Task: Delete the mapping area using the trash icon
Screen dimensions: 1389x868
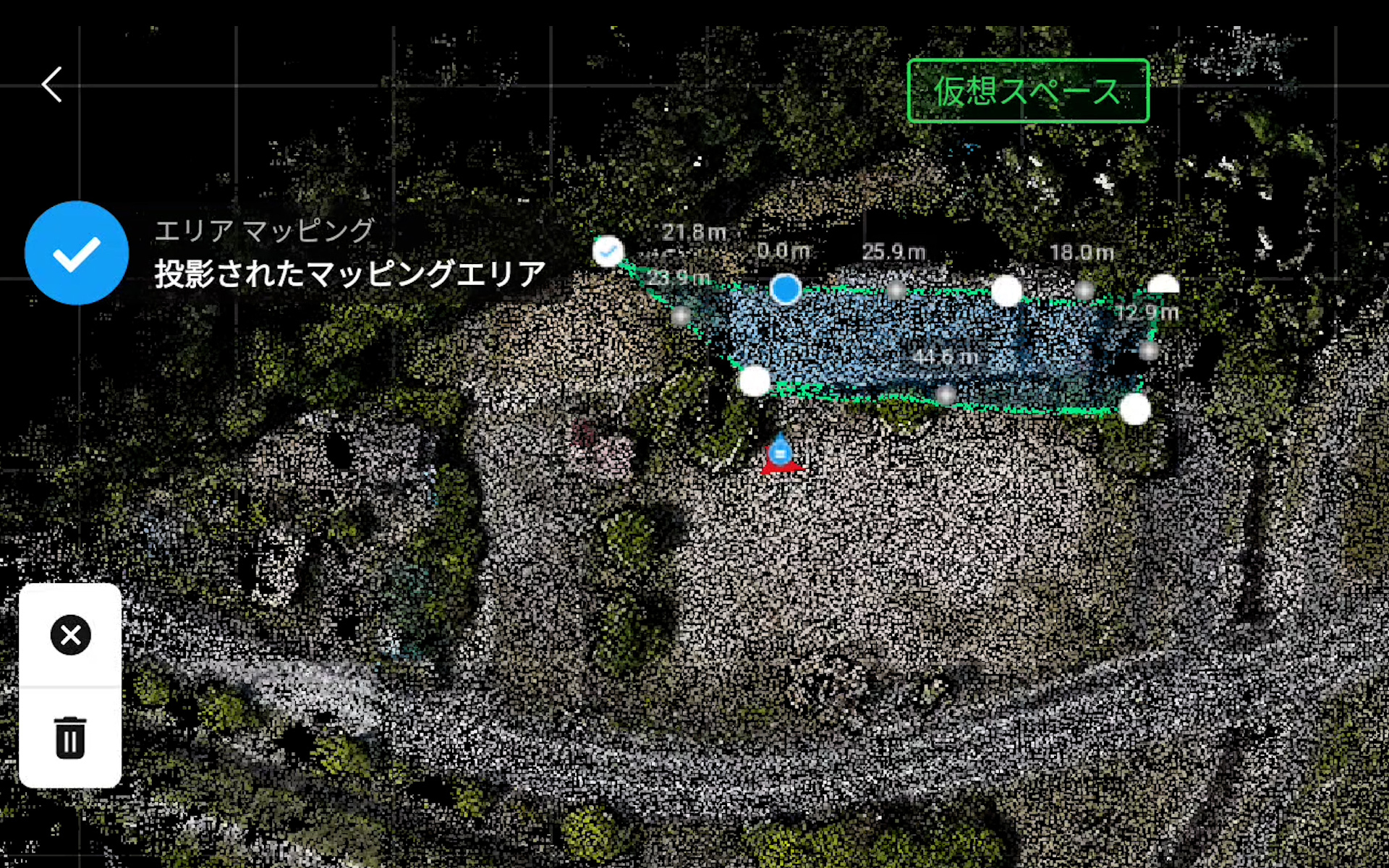Action: click(69, 738)
